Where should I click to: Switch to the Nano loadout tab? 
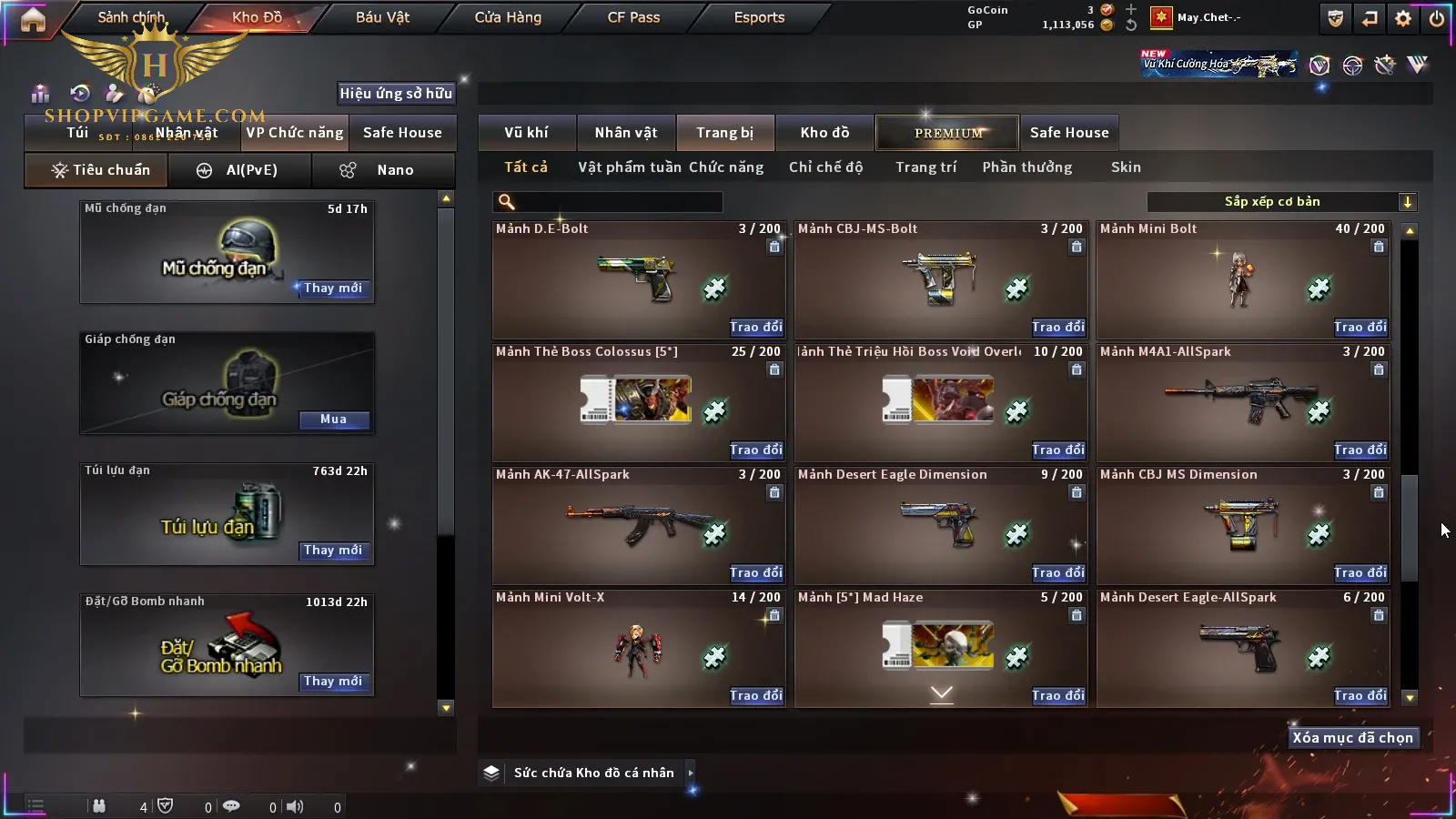pyautogui.click(x=383, y=170)
